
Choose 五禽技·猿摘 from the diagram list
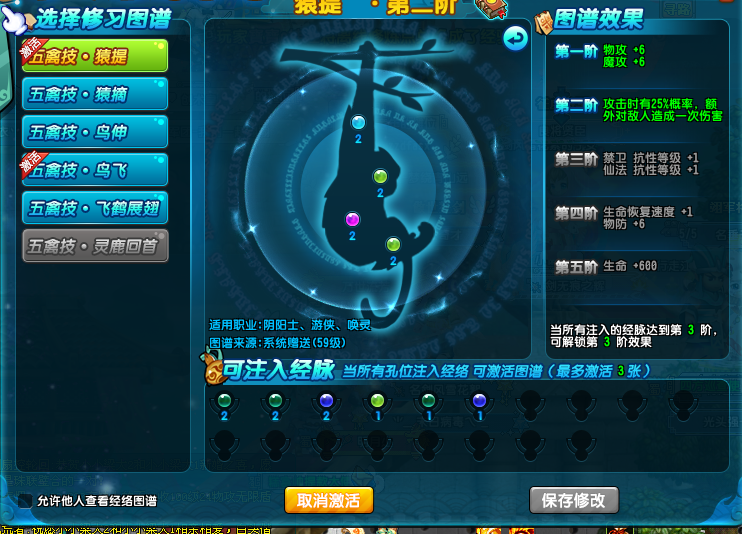94,94
